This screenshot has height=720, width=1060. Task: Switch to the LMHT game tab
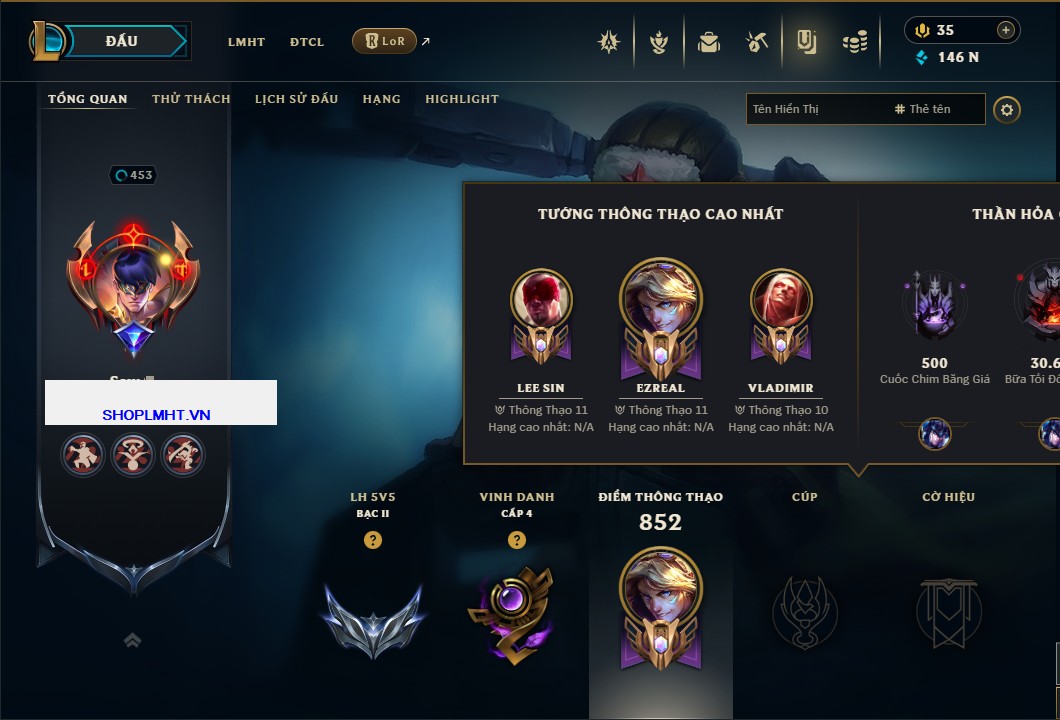click(246, 42)
